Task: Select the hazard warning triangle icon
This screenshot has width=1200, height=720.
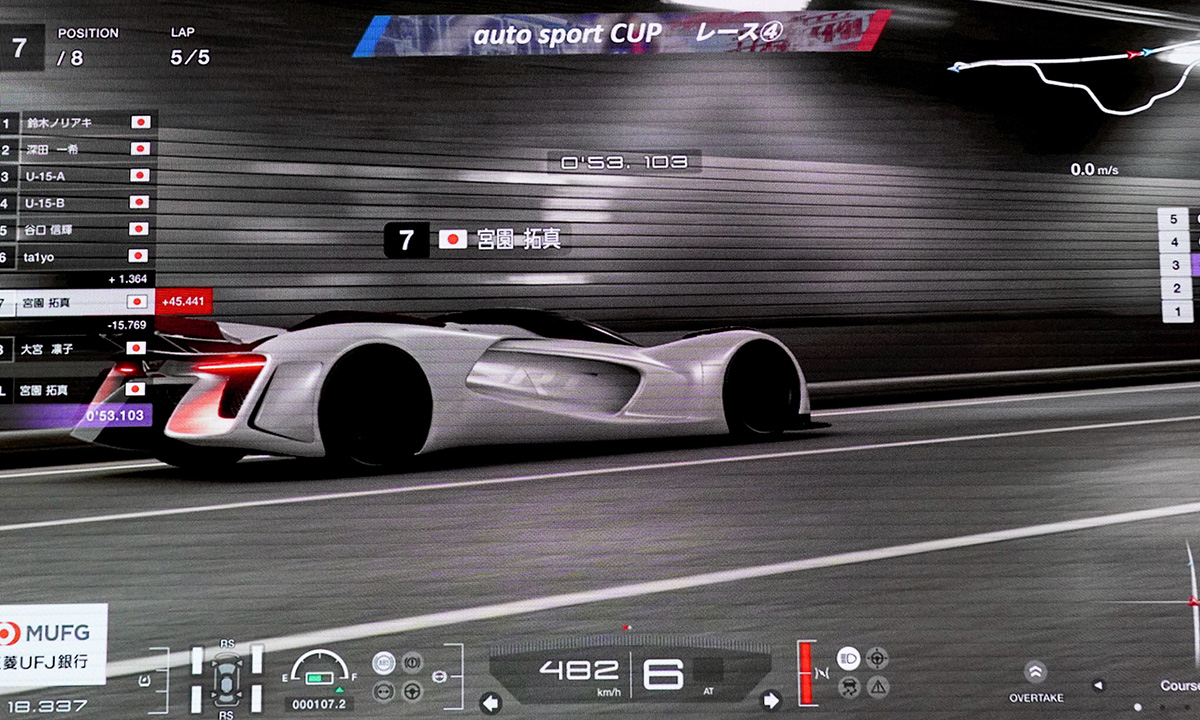Action: pyautogui.click(x=877, y=686)
